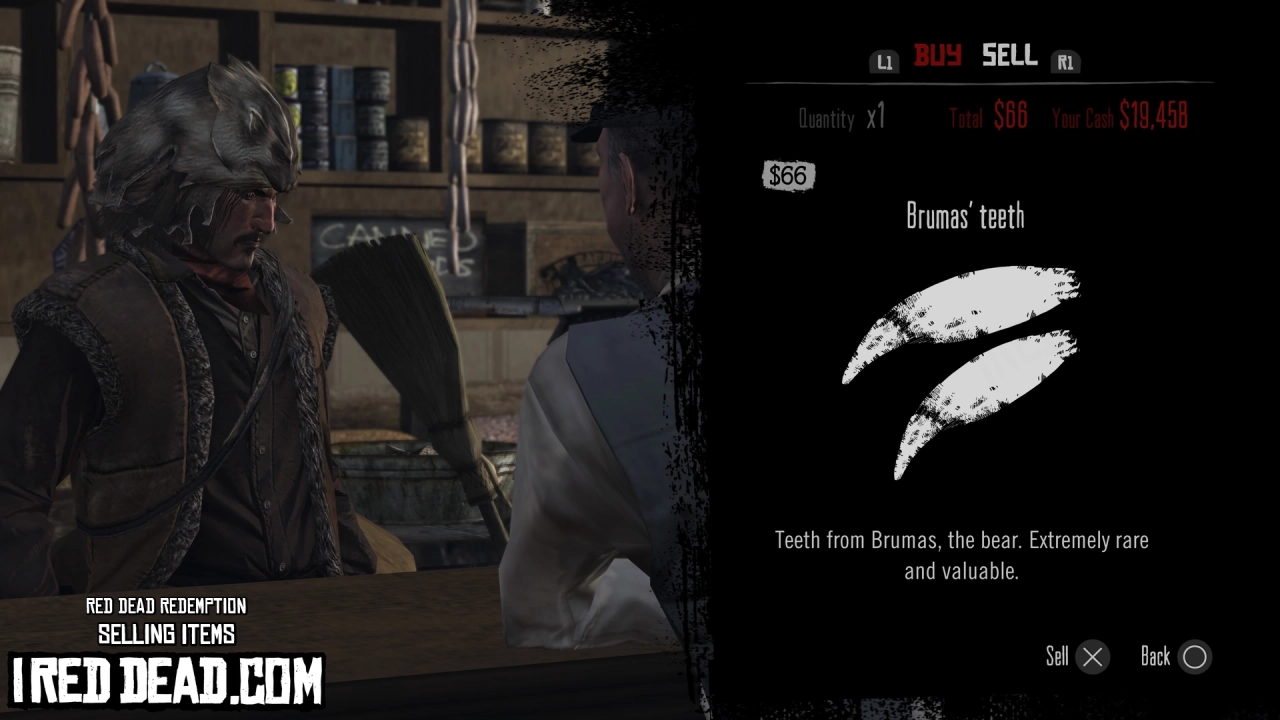Click the Total $66 indicator
This screenshot has width=1280, height=720.
pyautogui.click(x=987, y=116)
